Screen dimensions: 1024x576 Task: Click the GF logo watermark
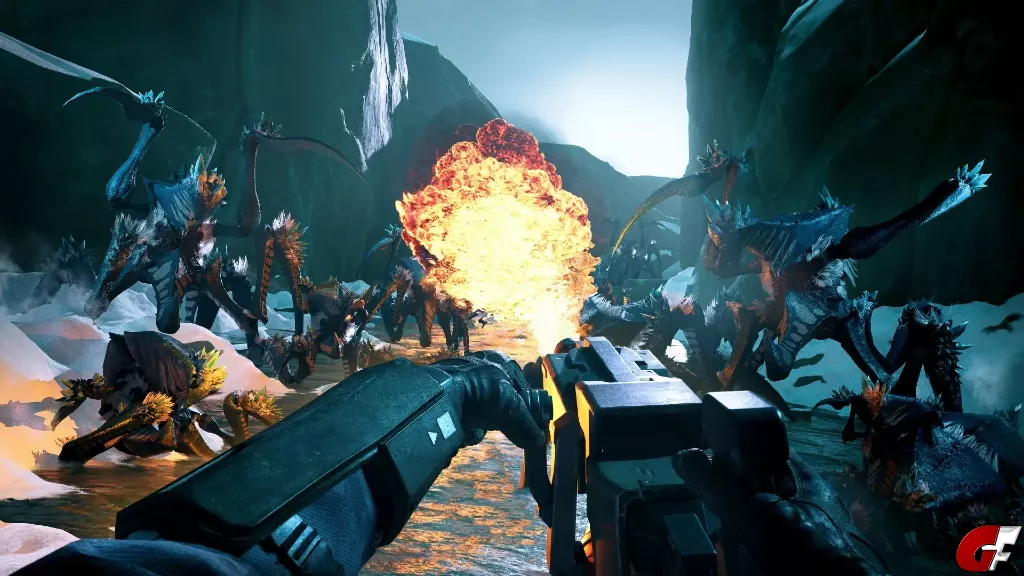tap(987, 548)
